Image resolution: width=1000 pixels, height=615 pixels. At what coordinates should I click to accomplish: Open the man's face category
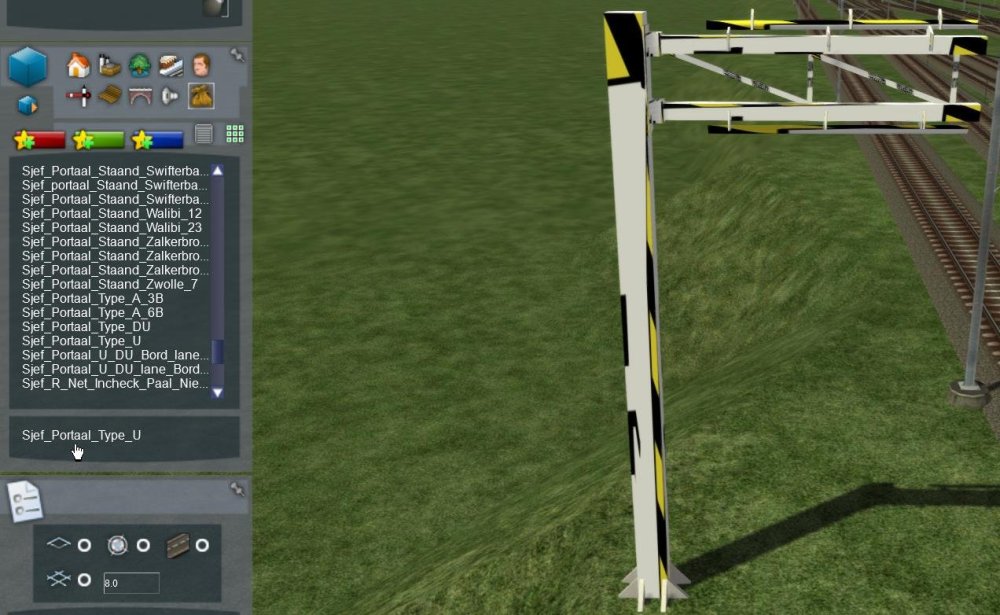(201, 66)
